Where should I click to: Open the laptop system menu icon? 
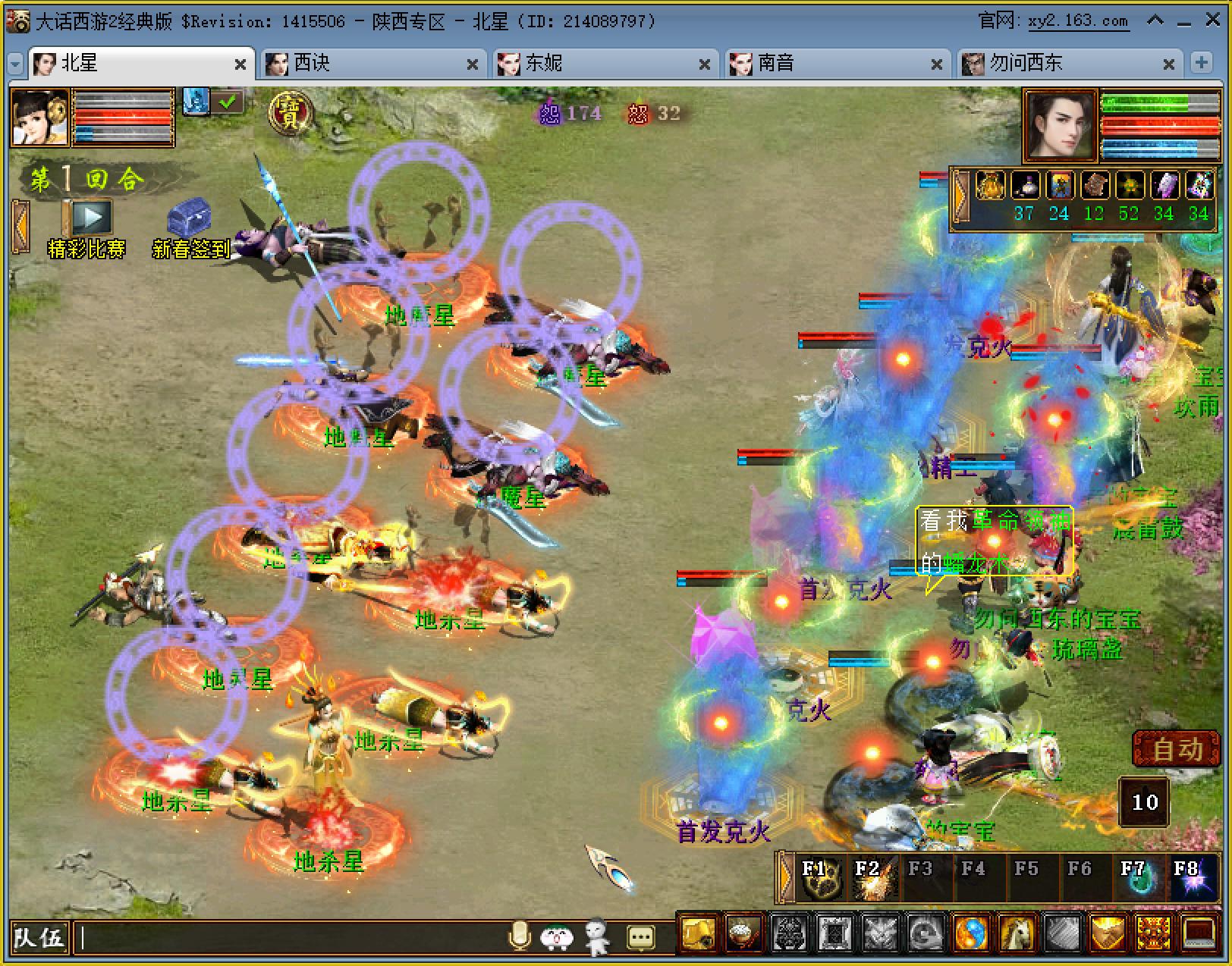coord(1199,933)
